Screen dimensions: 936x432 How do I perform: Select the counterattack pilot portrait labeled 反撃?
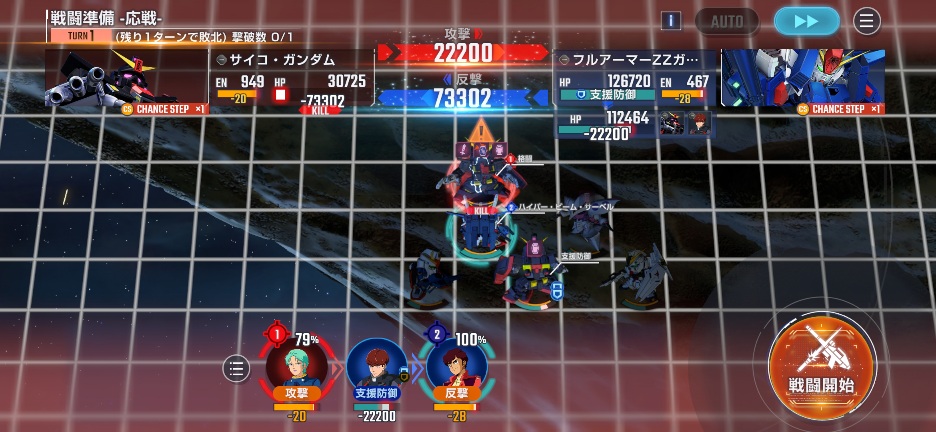456,366
